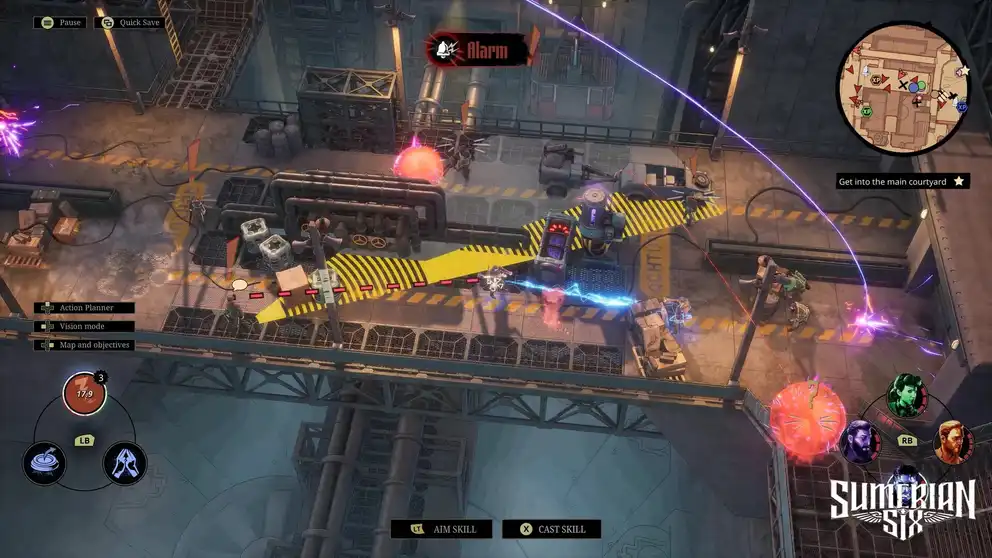Choose the glowing hands skill icon
Screen dimensions: 992x558
(125, 462)
